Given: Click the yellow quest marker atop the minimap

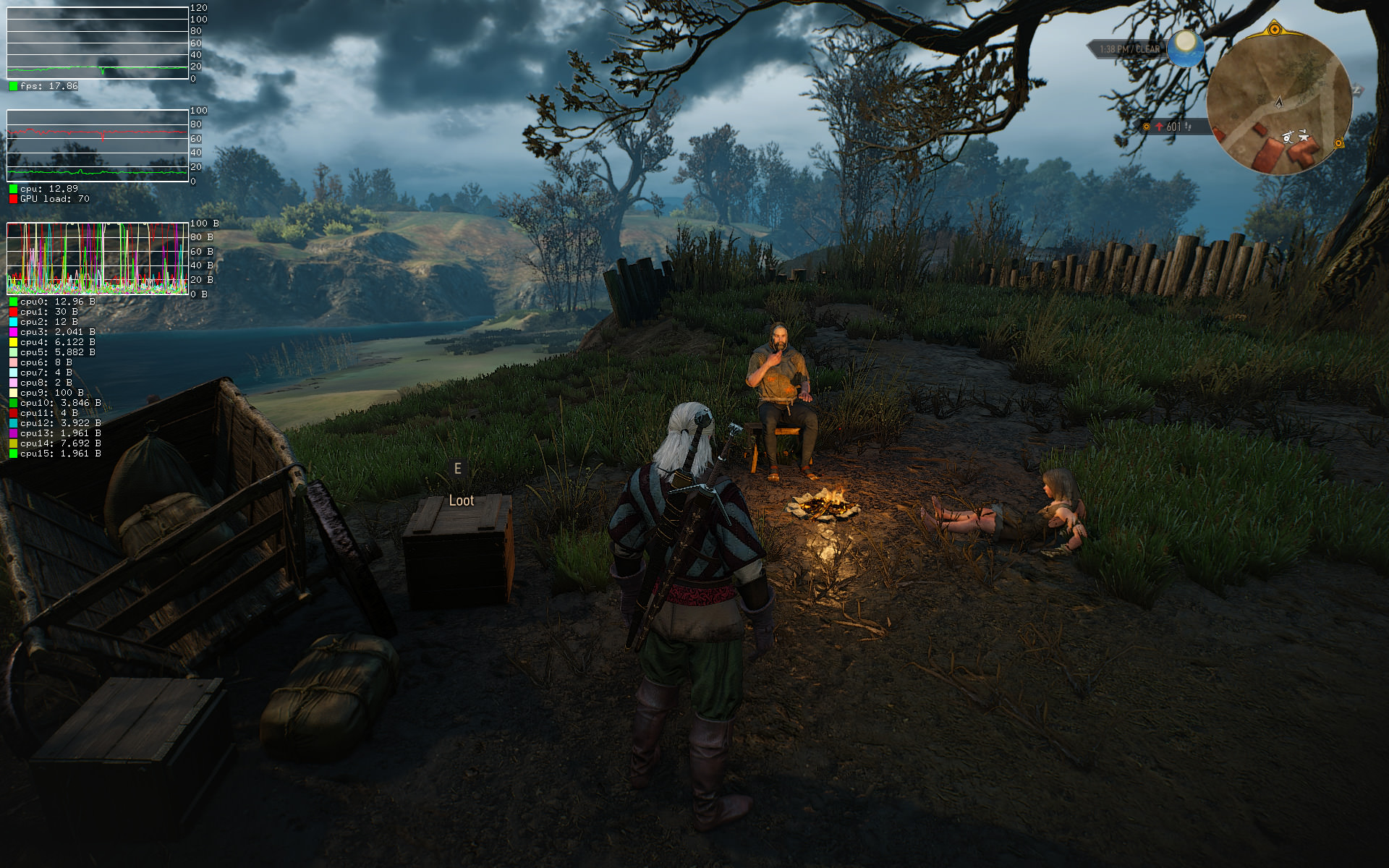Looking at the screenshot, I should 1275,30.
